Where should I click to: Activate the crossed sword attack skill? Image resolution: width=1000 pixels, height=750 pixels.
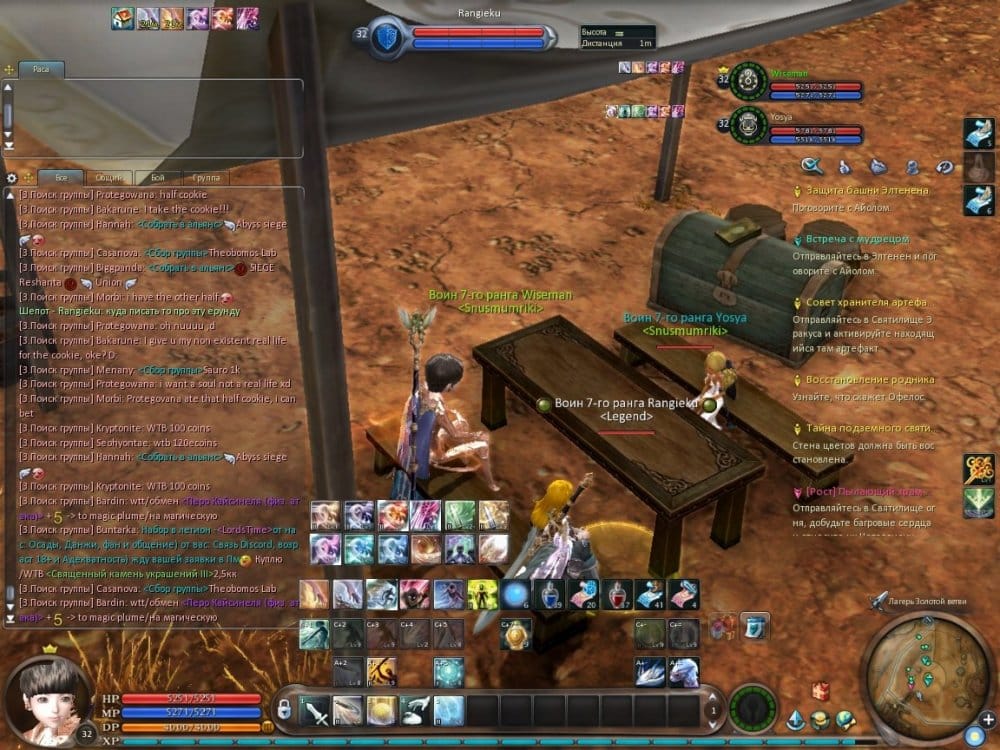pos(314,710)
